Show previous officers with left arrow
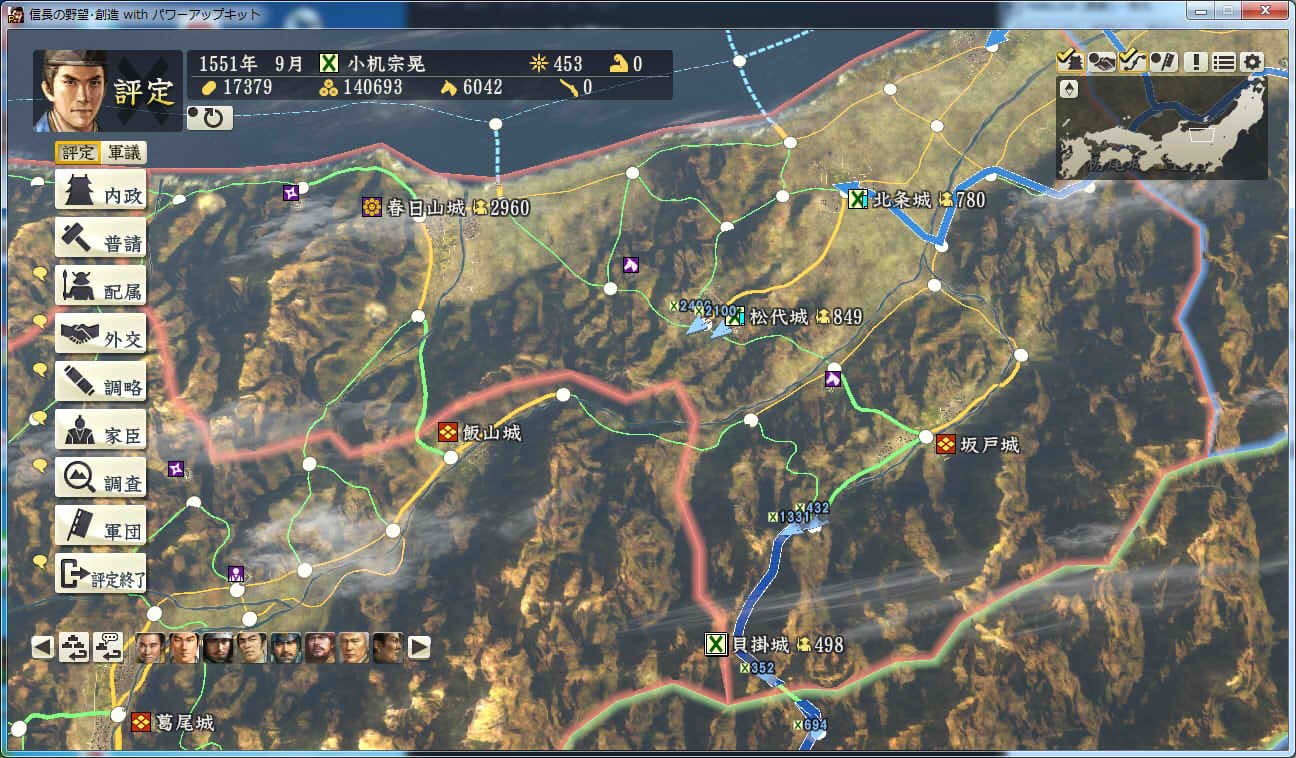This screenshot has height=758, width=1296. [x=42, y=647]
